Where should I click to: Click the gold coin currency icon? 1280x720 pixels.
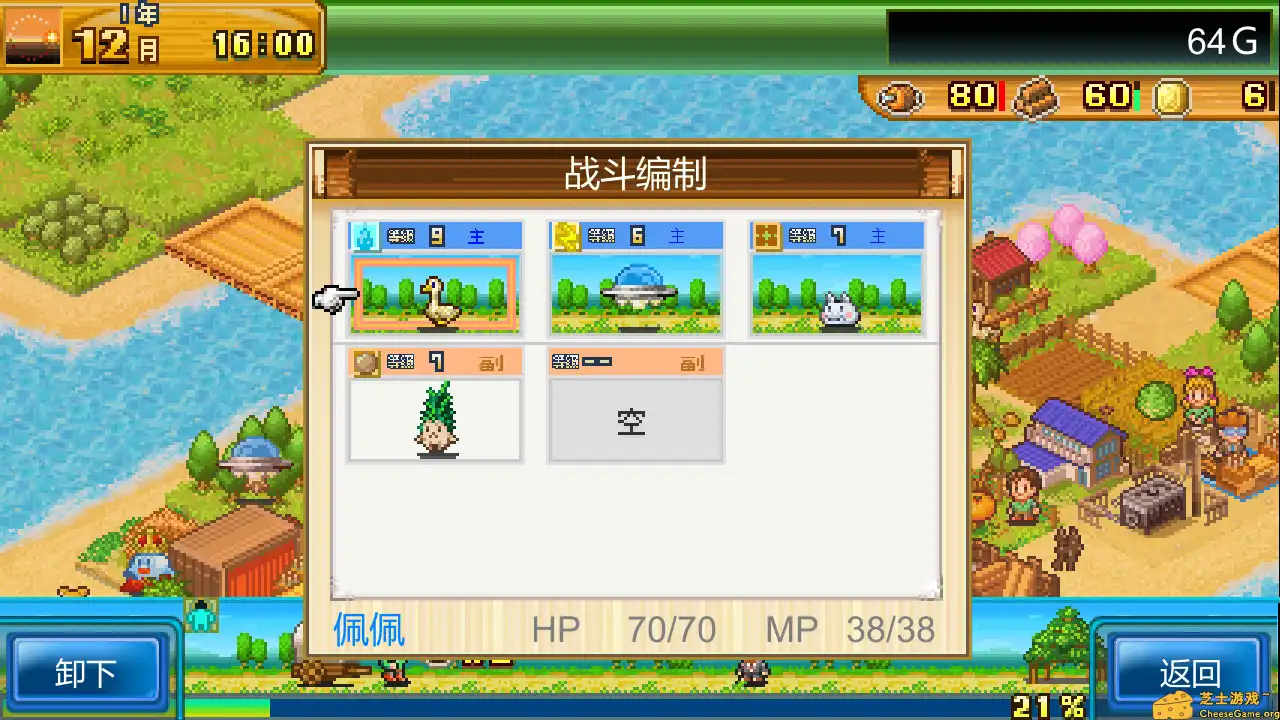1168,97
